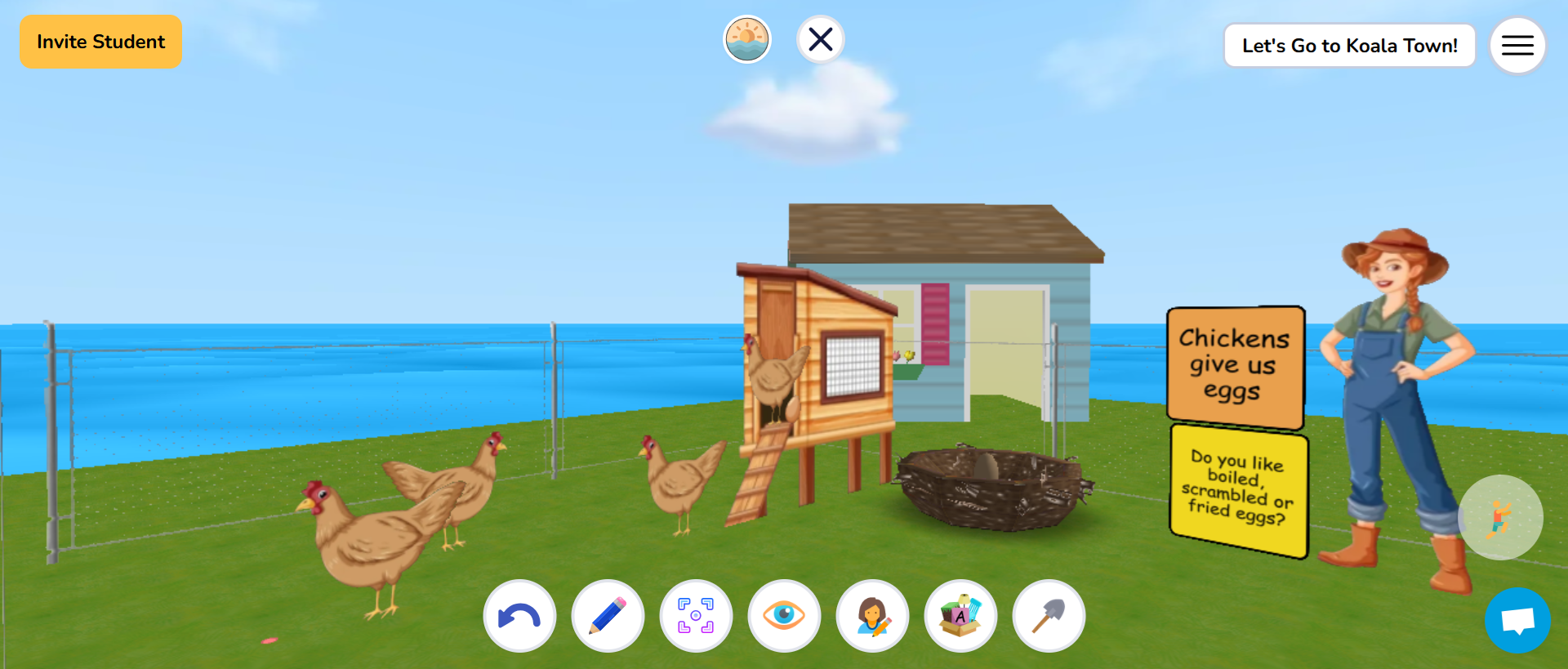Viewport: 1568px width, 669px height.
Task: Select the shovel digging tool
Action: (x=1049, y=615)
